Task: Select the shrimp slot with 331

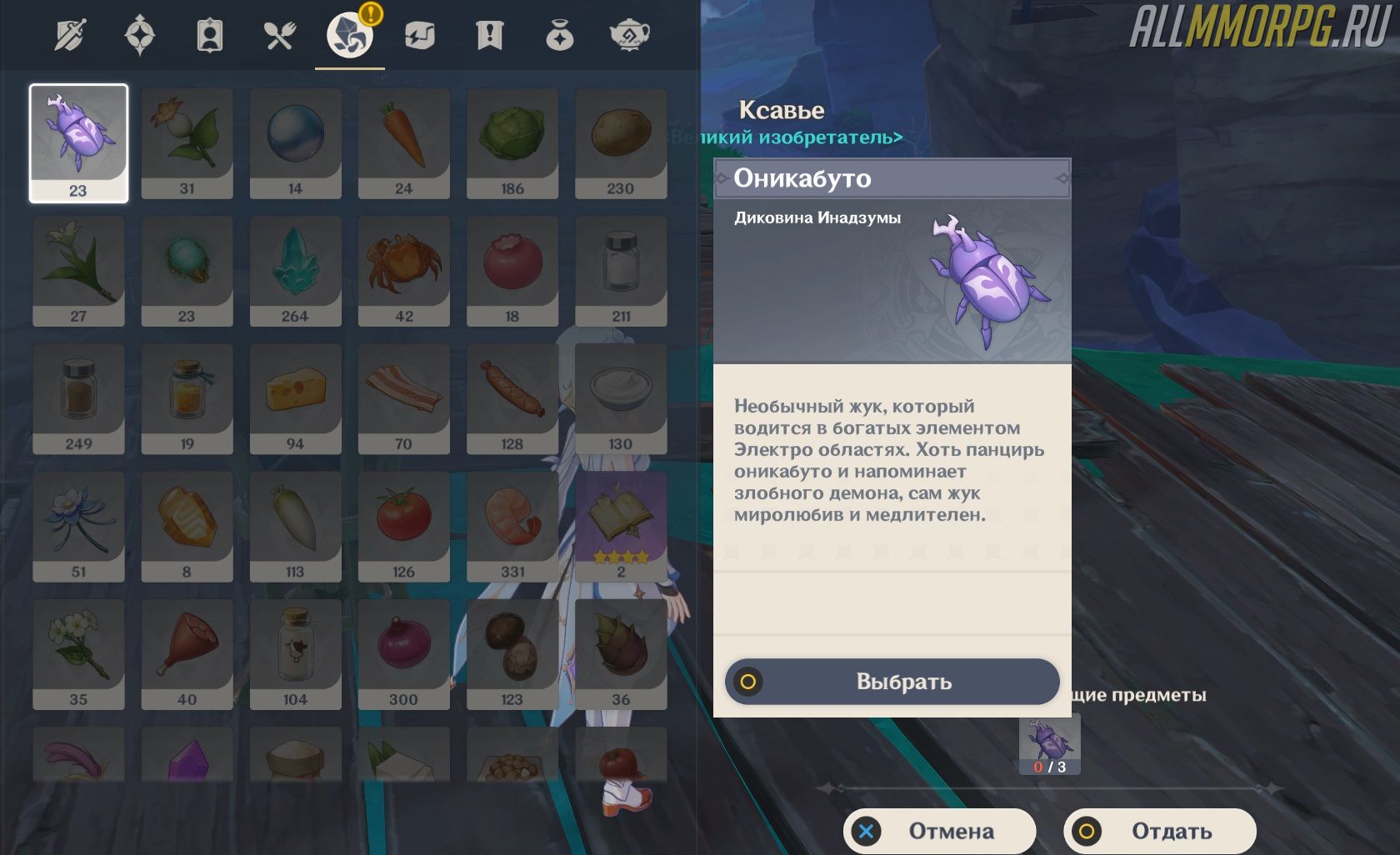Action: coord(512,525)
